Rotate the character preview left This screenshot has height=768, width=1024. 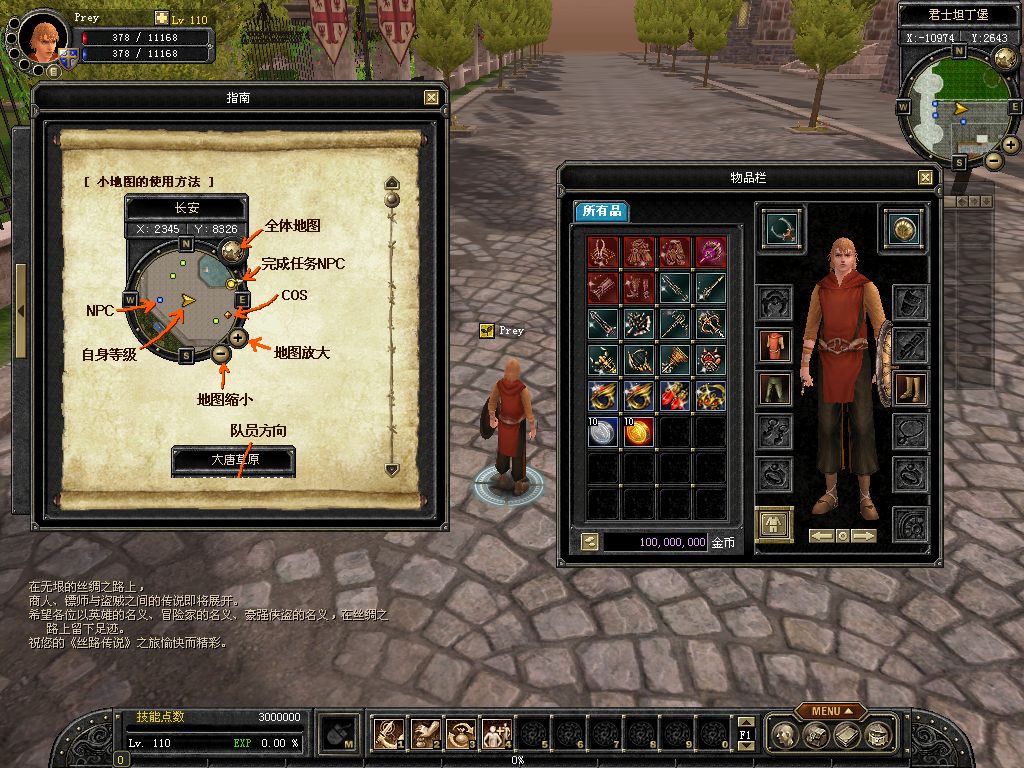(822, 536)
